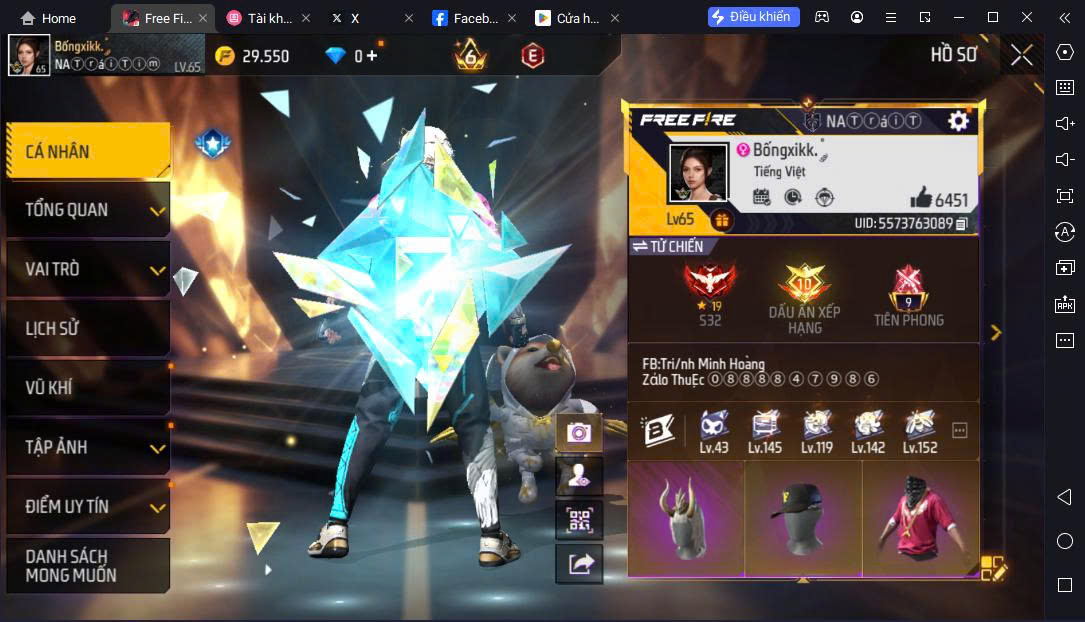The width and height of the screenshot is (1085, 622).
Task: Open the VAI TRÒ section
Action: coord(87,269)
